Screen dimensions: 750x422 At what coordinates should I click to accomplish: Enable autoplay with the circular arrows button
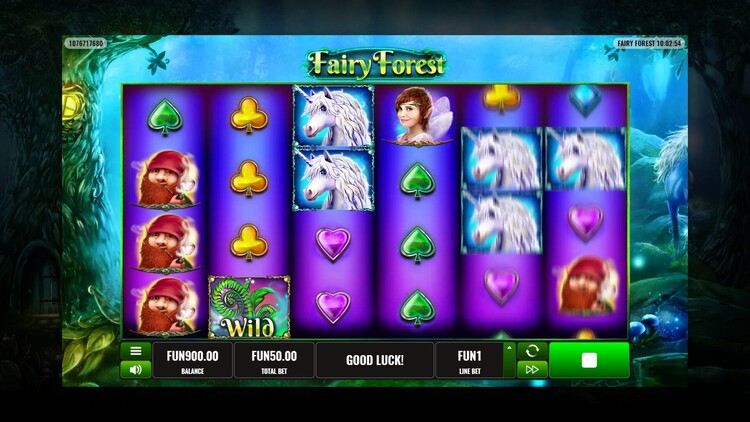pyautogui.click(x=531, y=351)
